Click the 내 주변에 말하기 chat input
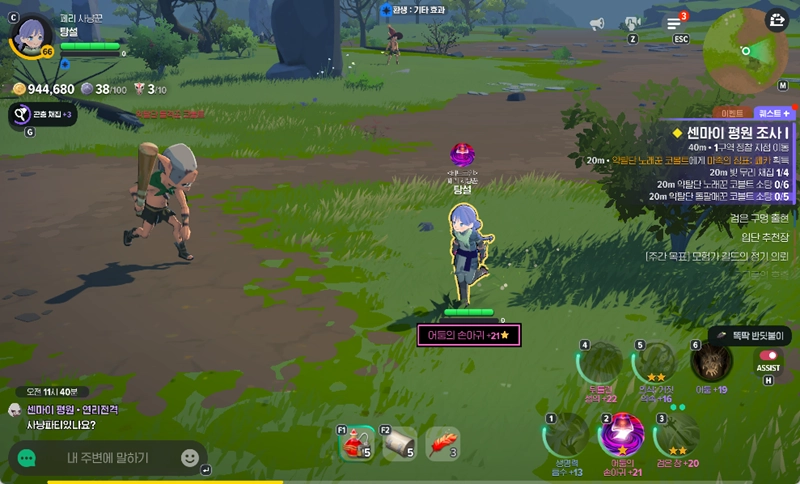Image resolution: width=800 pixels, height=484 pixels. 108,458
